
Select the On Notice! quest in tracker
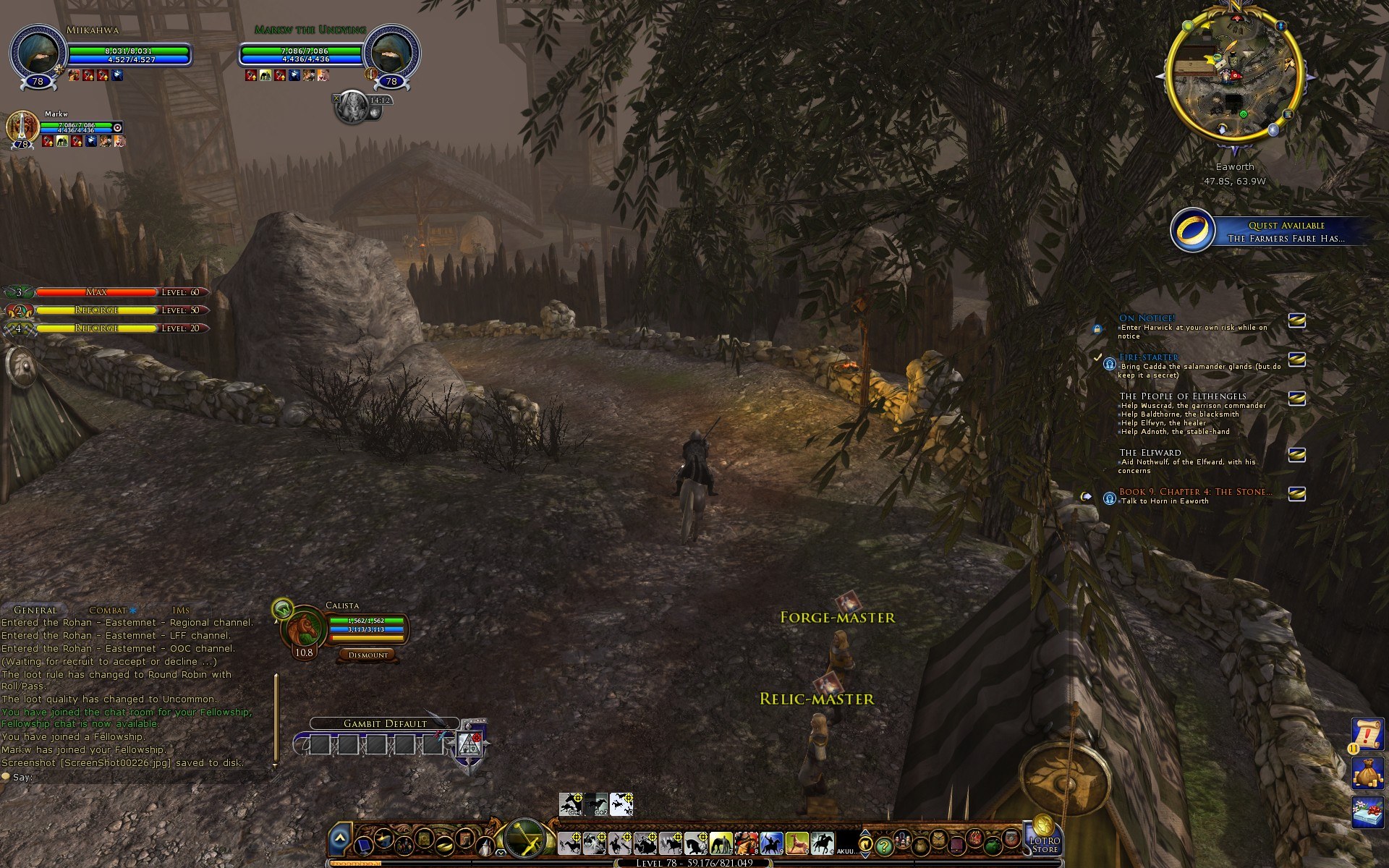pyautogui.click(x=1147, y=318)
